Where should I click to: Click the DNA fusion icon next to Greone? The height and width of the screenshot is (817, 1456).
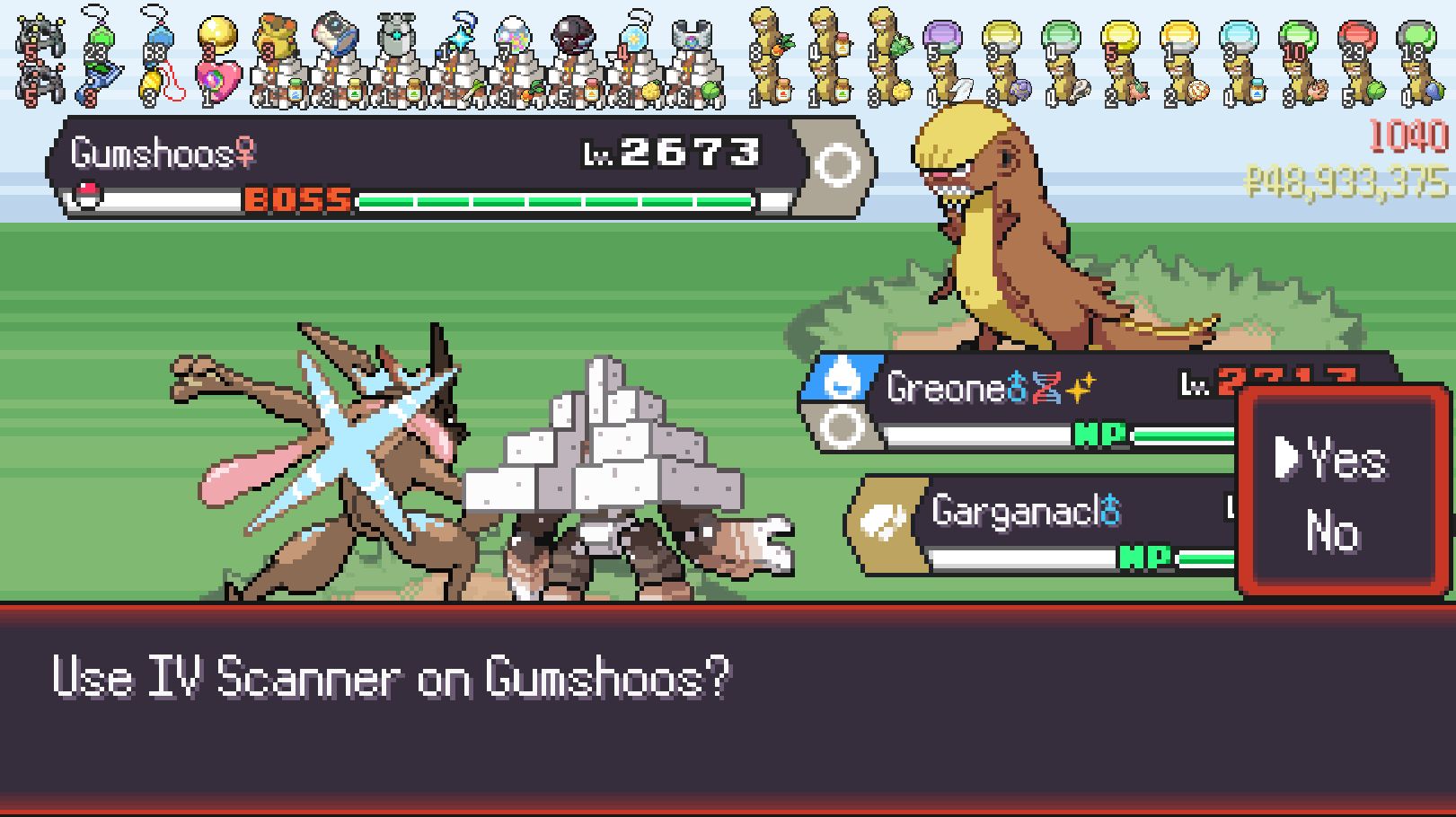pos(1047,386)
